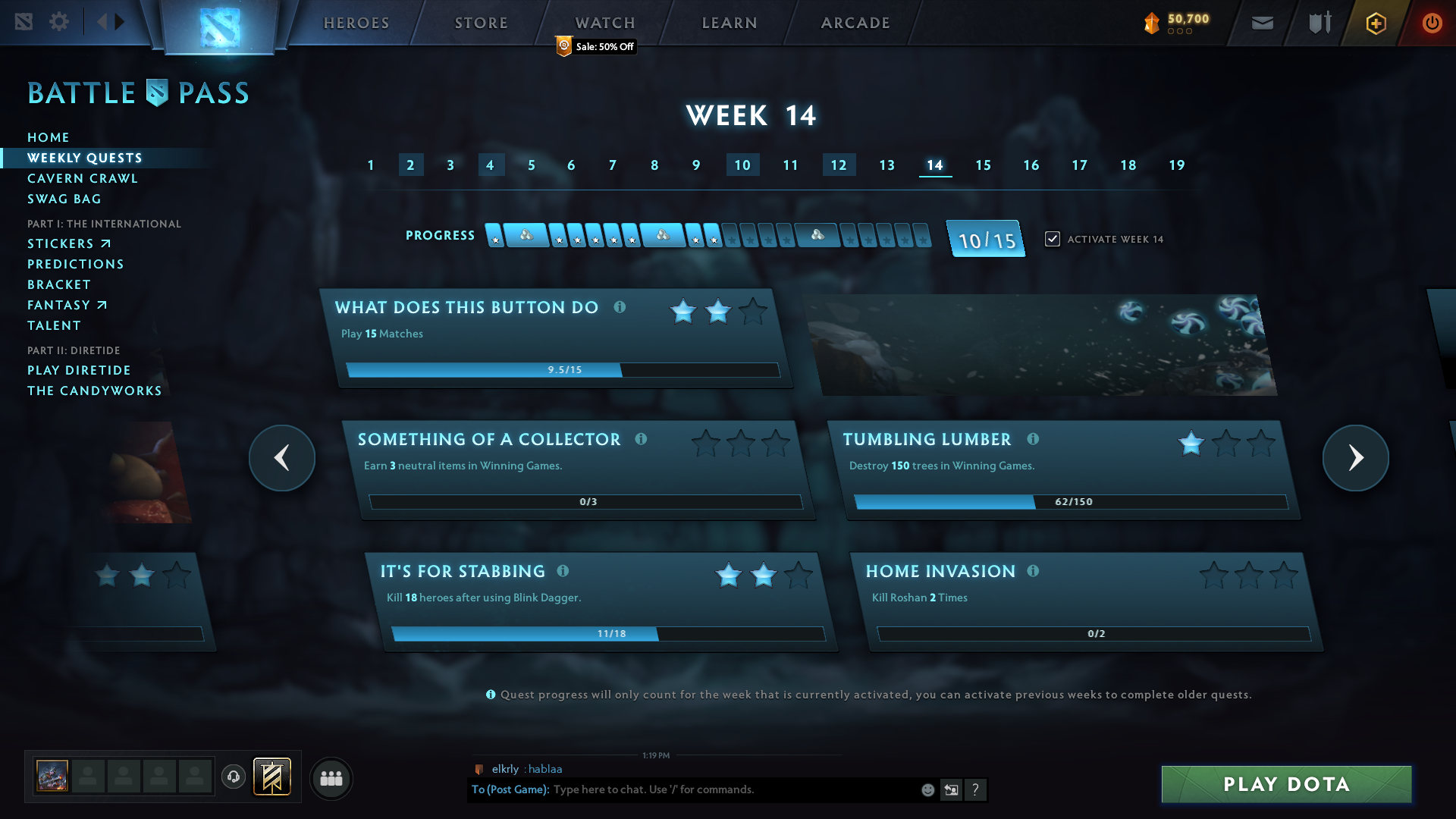Open the Store tab

tap(480, 23)
